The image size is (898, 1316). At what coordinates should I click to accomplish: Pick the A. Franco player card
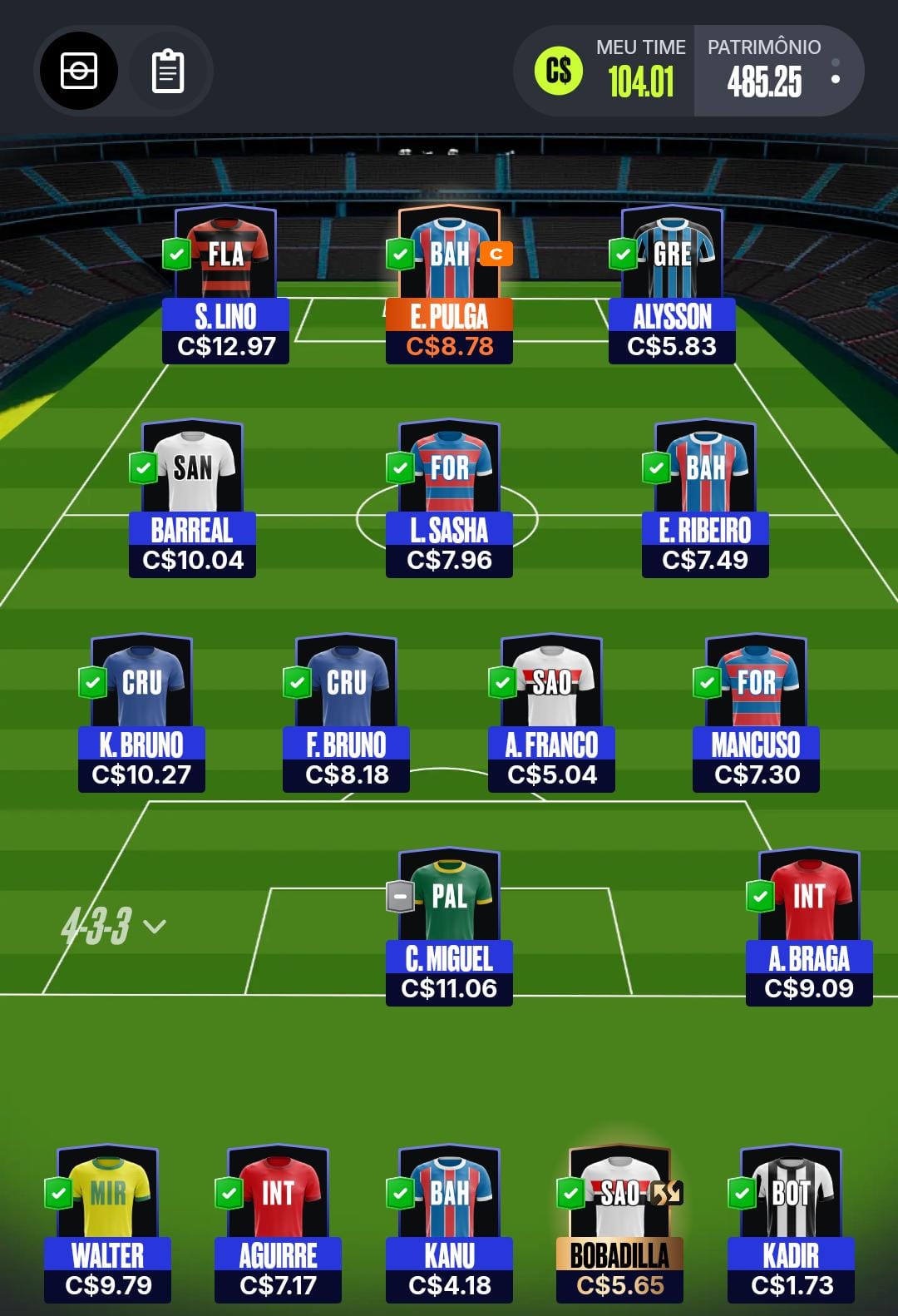tap(551, 714)
